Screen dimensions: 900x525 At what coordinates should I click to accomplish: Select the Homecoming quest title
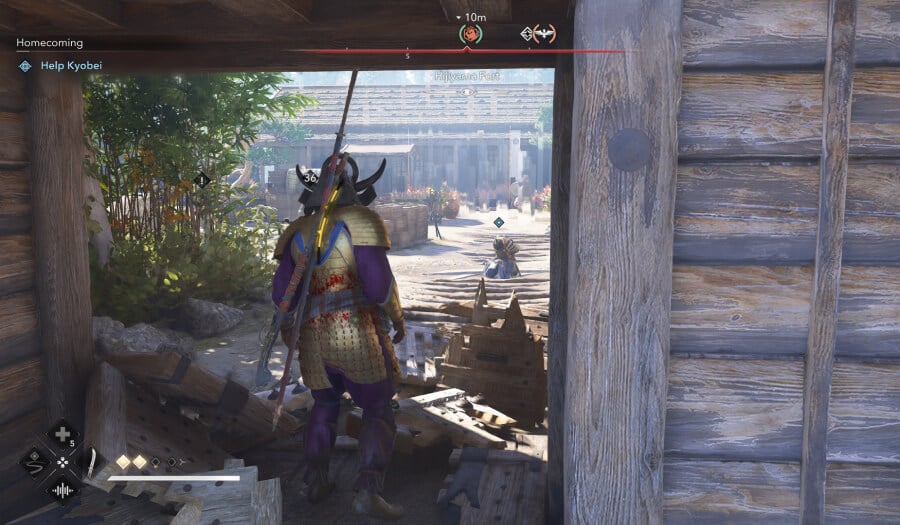pos(50,43)
